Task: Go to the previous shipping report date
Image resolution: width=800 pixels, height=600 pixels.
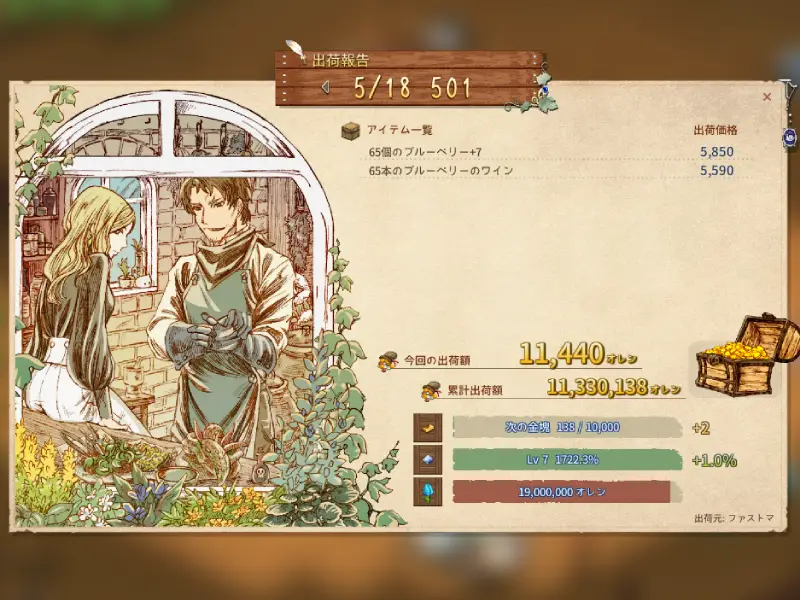Action: coord(325,87)
